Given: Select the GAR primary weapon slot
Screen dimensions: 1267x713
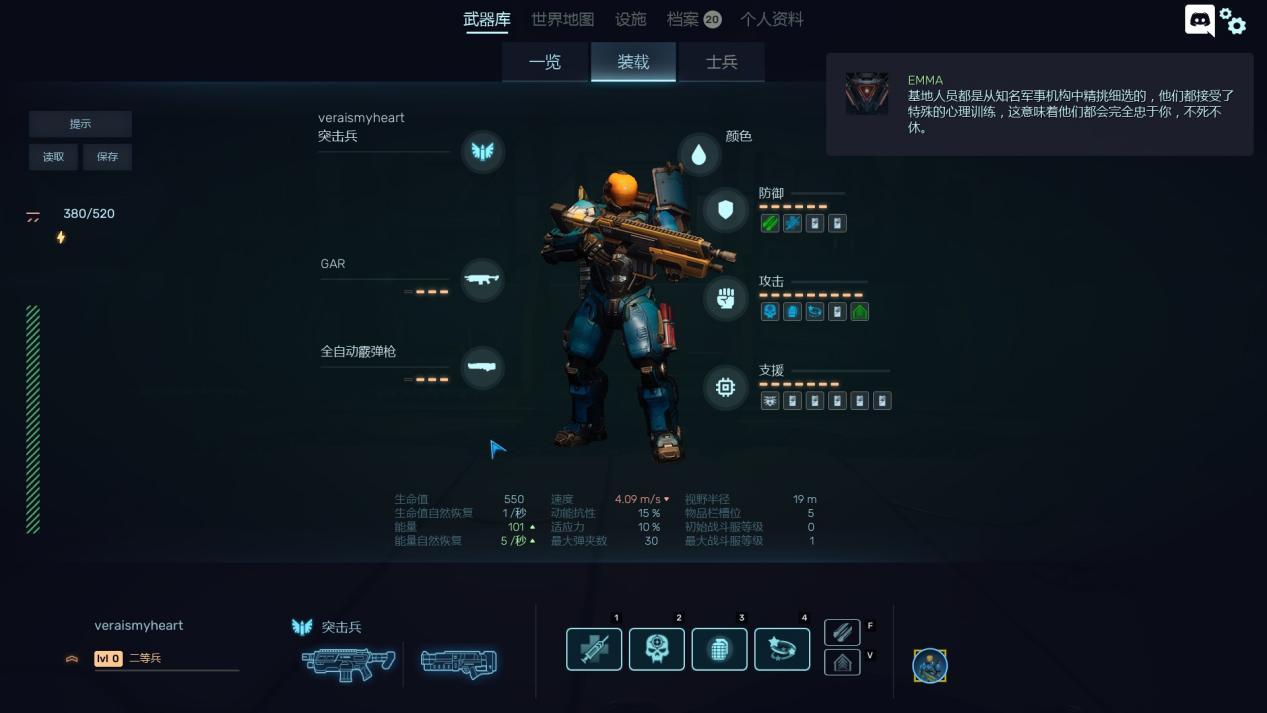Looking at the screenshot, I should (482, 280).
